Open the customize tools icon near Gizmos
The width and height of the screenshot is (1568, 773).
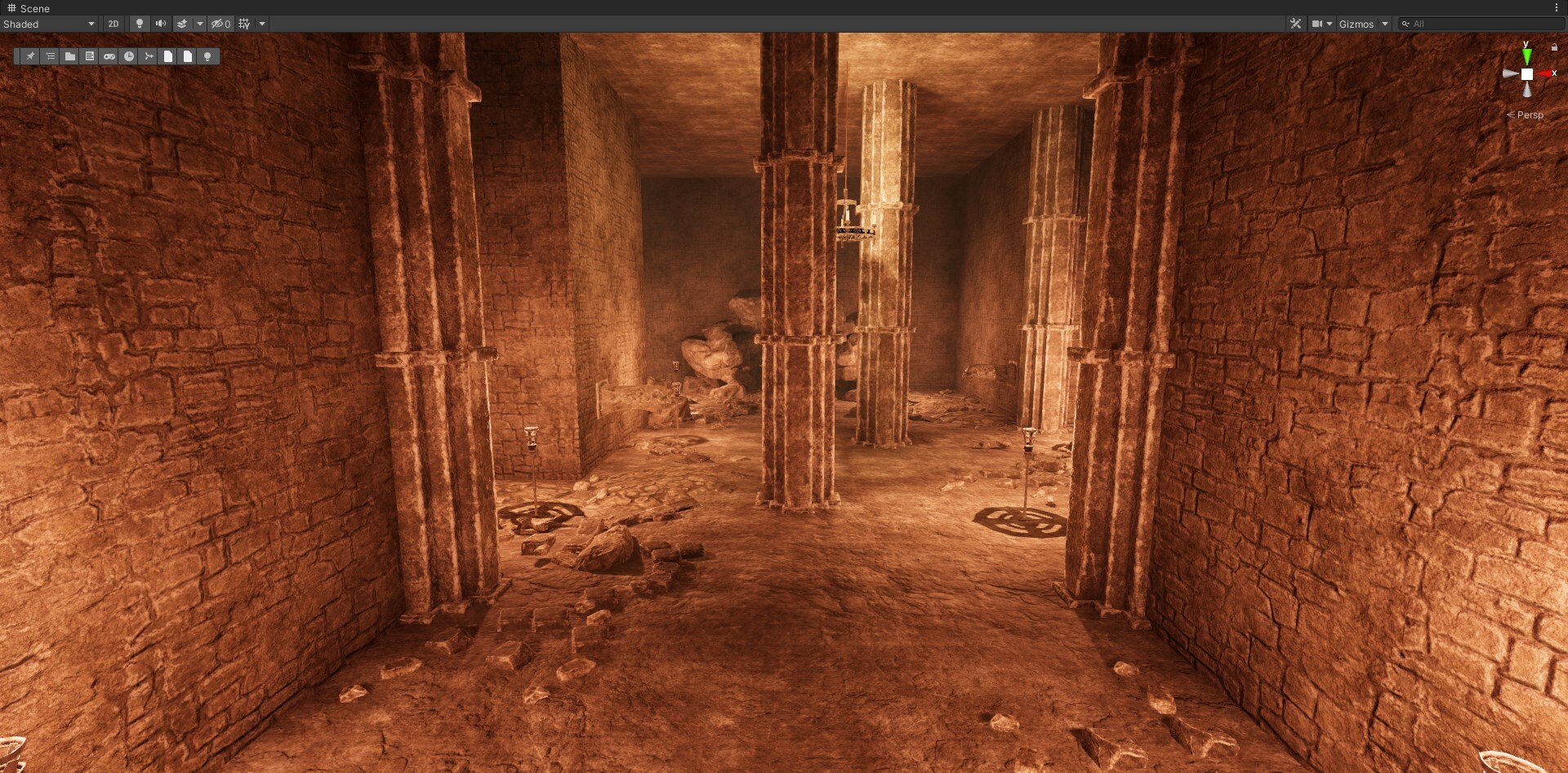pos(1297,24)
